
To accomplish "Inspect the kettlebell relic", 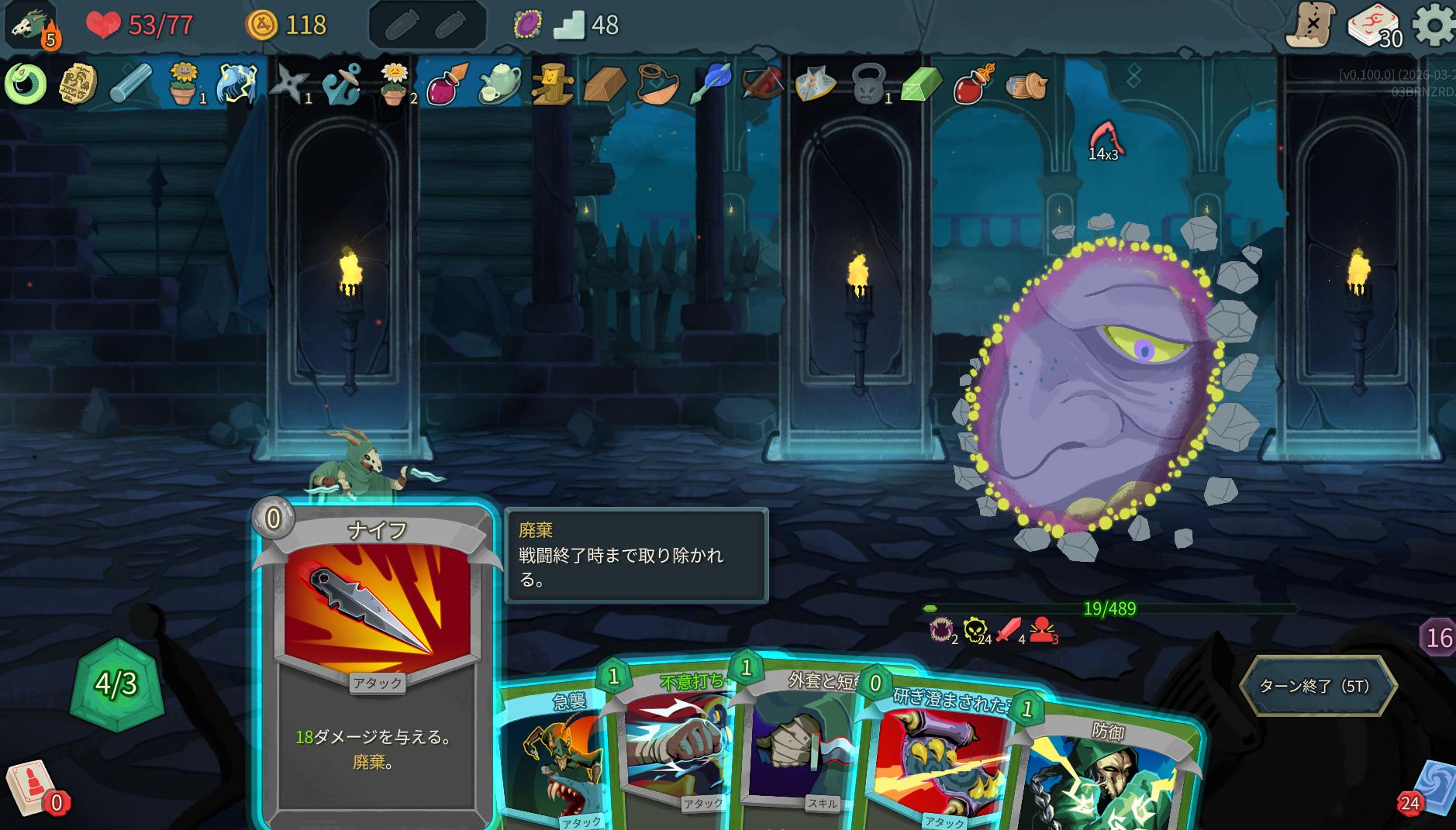I will (868, 83).
